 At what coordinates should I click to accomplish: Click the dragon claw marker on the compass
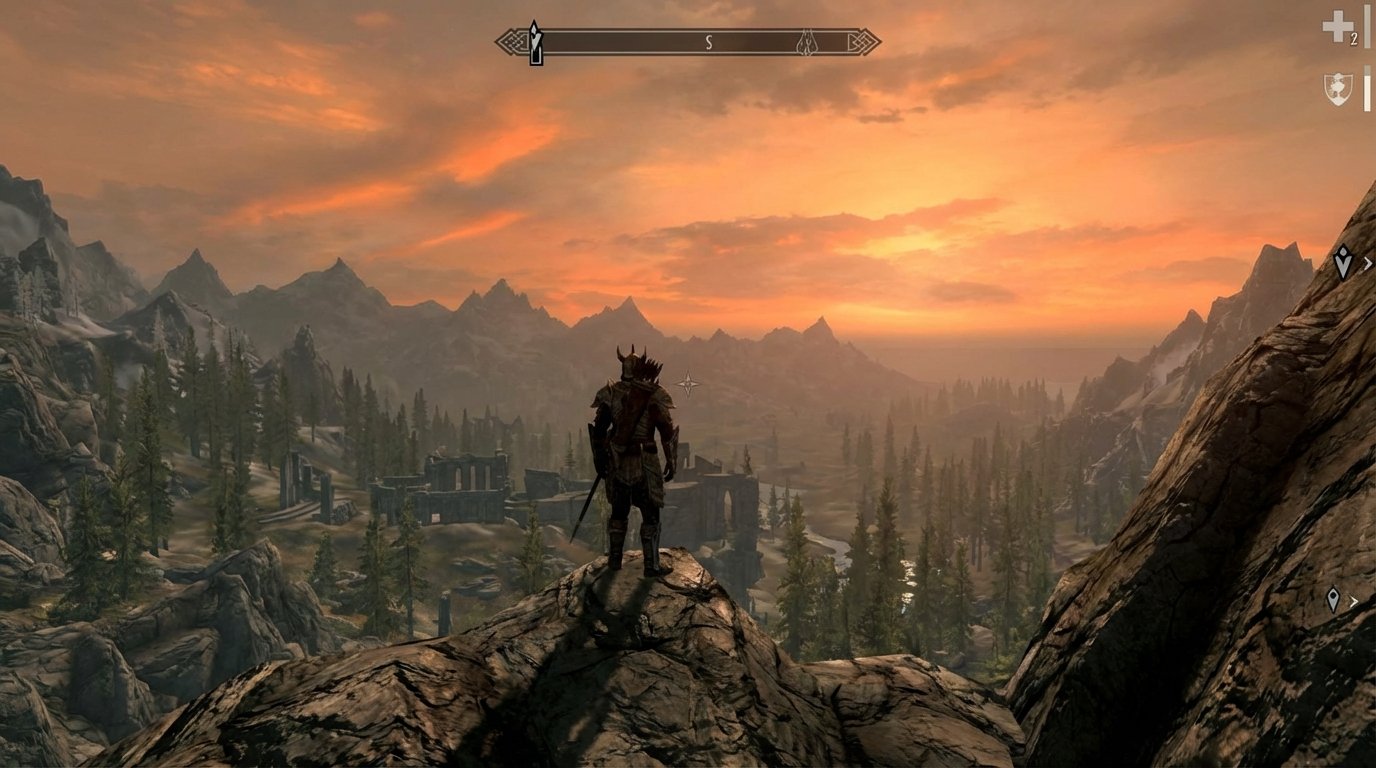(806, 40)
